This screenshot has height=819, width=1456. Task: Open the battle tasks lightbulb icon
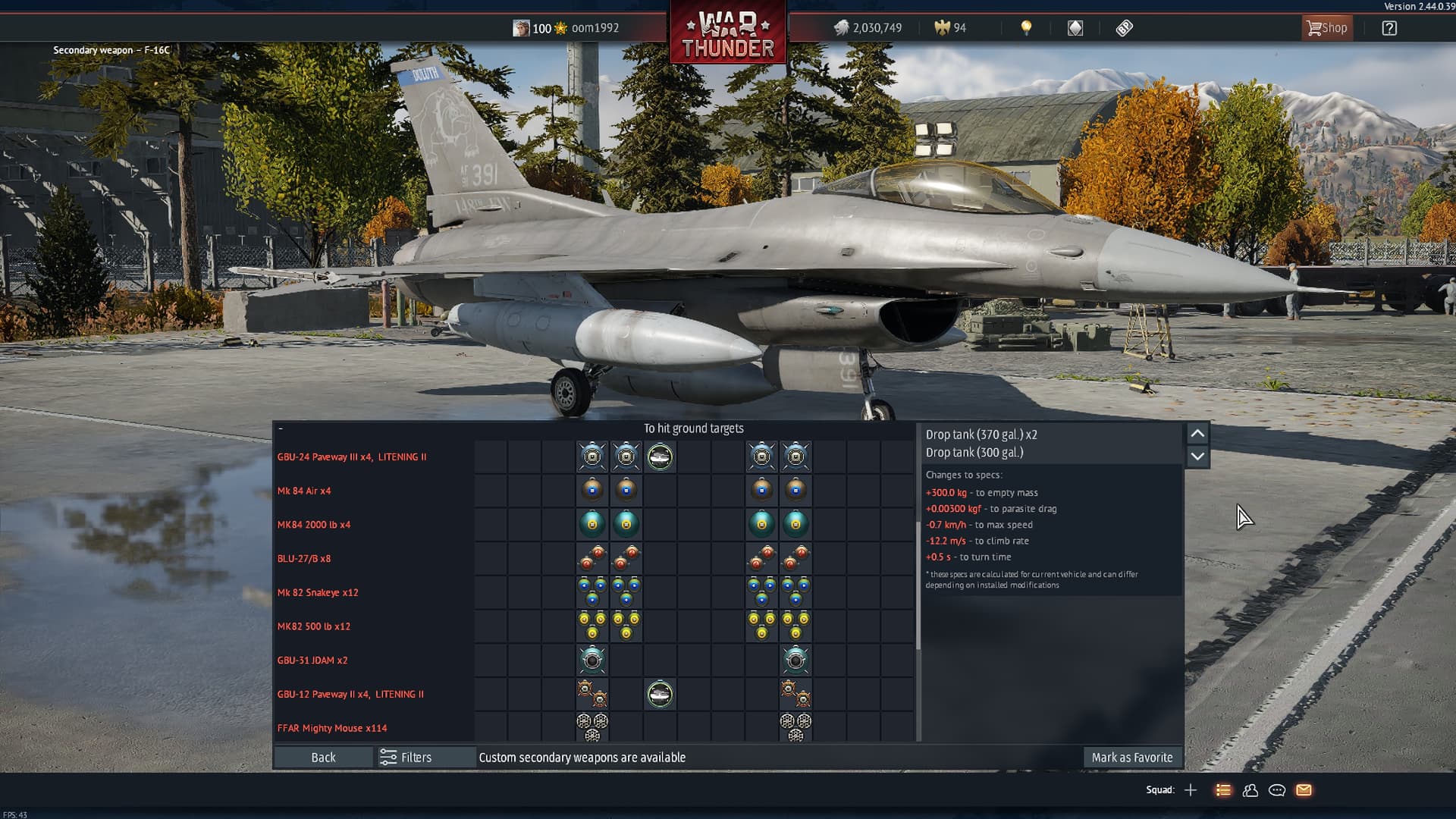click(1026, 27)
